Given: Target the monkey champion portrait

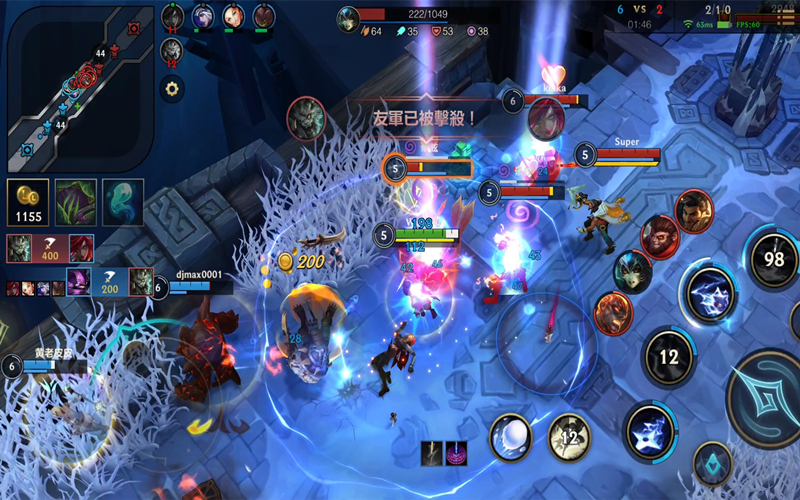Looking at the screenshot, I should click(660, 236).
